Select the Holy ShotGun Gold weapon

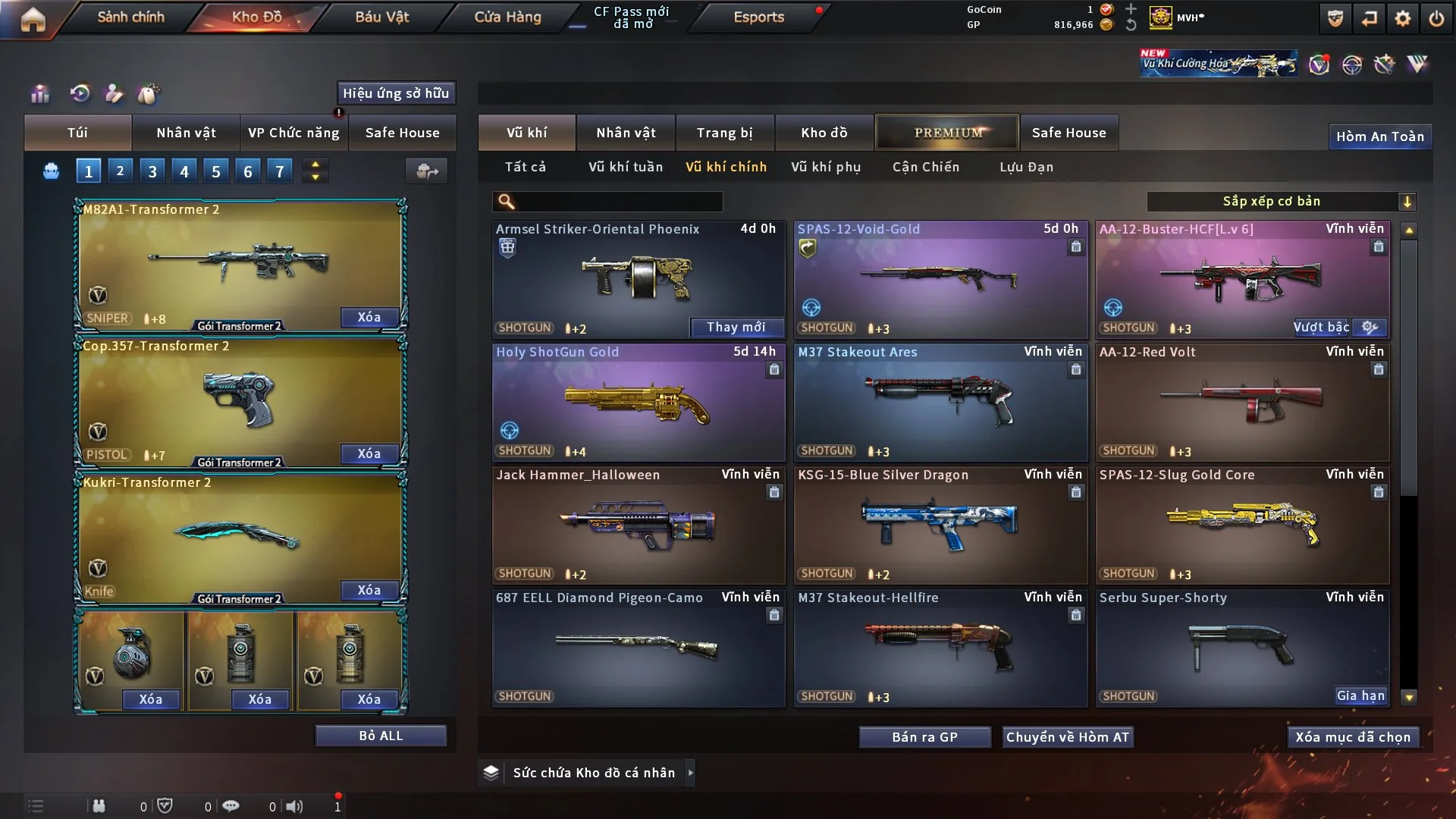point(638,402)
